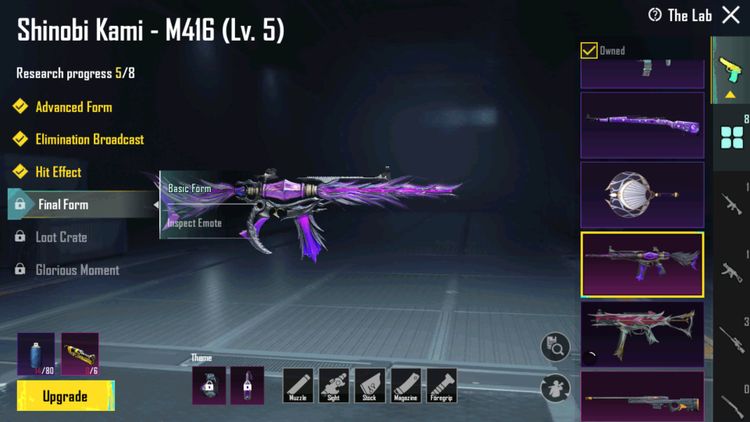Choose the locked Glorious Moment level

76,270
